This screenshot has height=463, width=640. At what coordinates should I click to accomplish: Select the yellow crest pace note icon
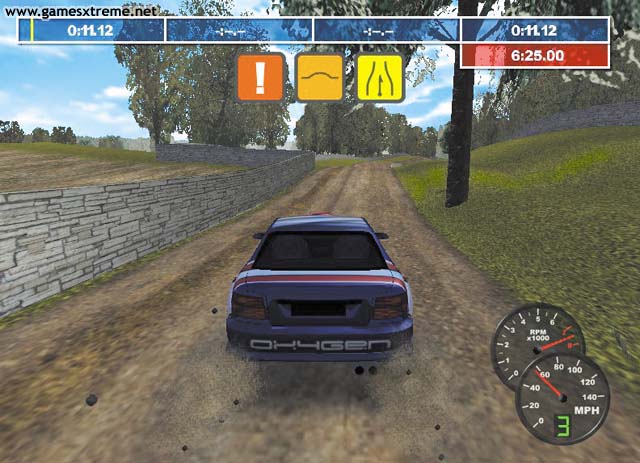[320, 77]
